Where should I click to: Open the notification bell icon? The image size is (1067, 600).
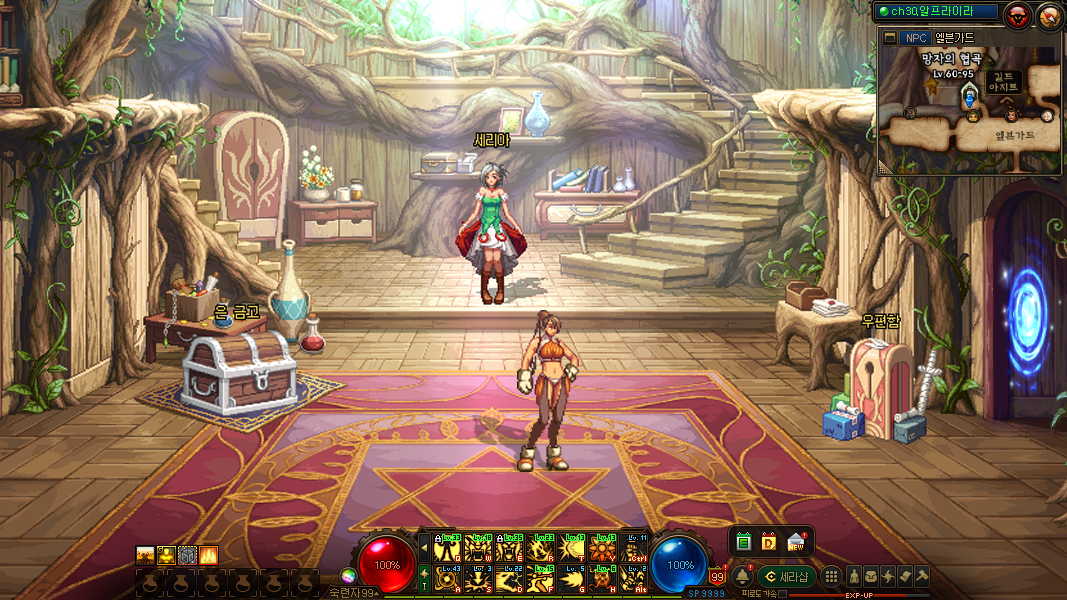[x=742, y=576]
